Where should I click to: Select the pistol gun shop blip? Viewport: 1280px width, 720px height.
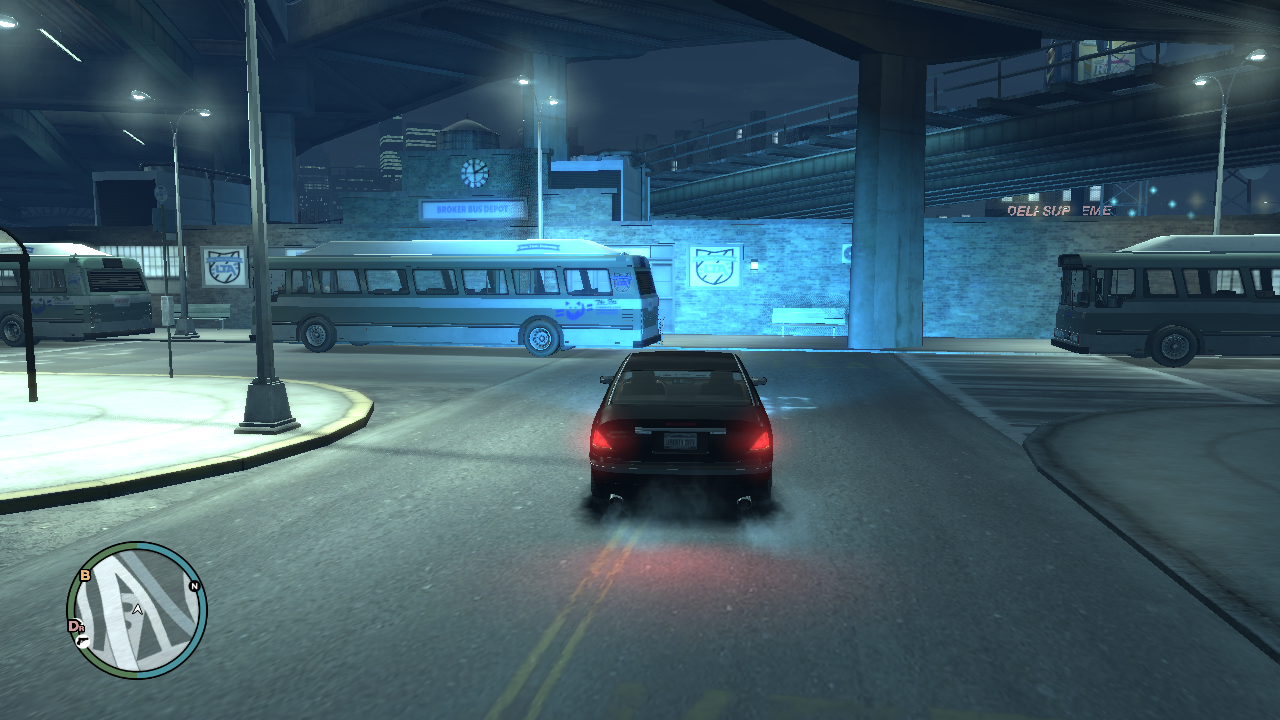point(82,640)
